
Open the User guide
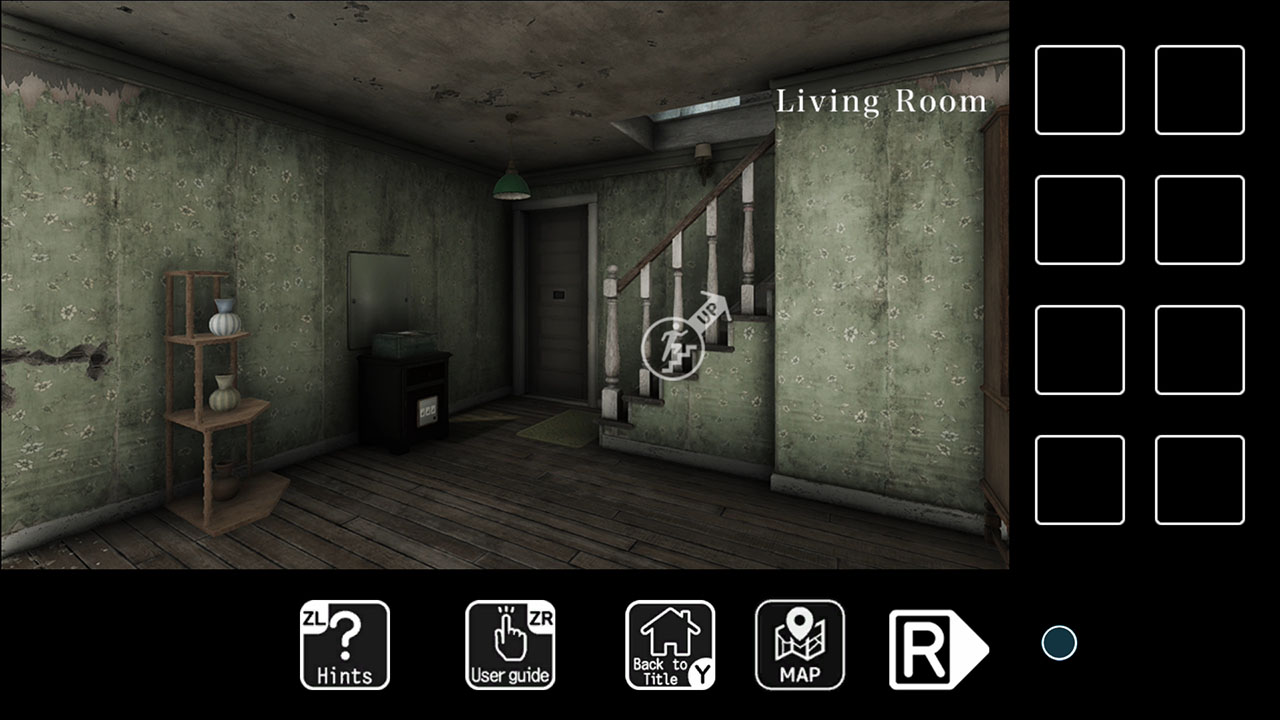click(509, 645)
